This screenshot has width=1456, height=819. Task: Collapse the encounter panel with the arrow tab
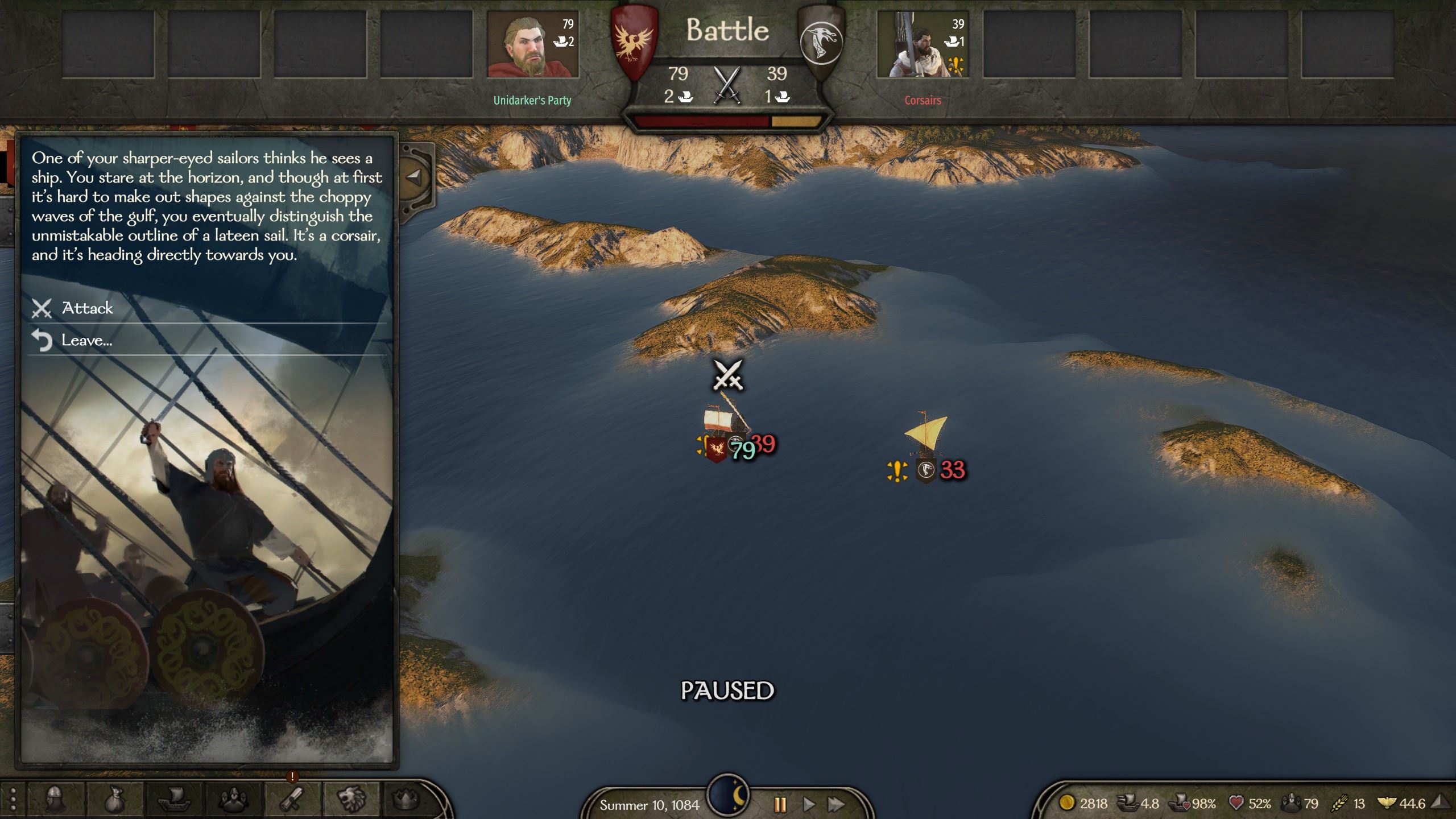415,176
